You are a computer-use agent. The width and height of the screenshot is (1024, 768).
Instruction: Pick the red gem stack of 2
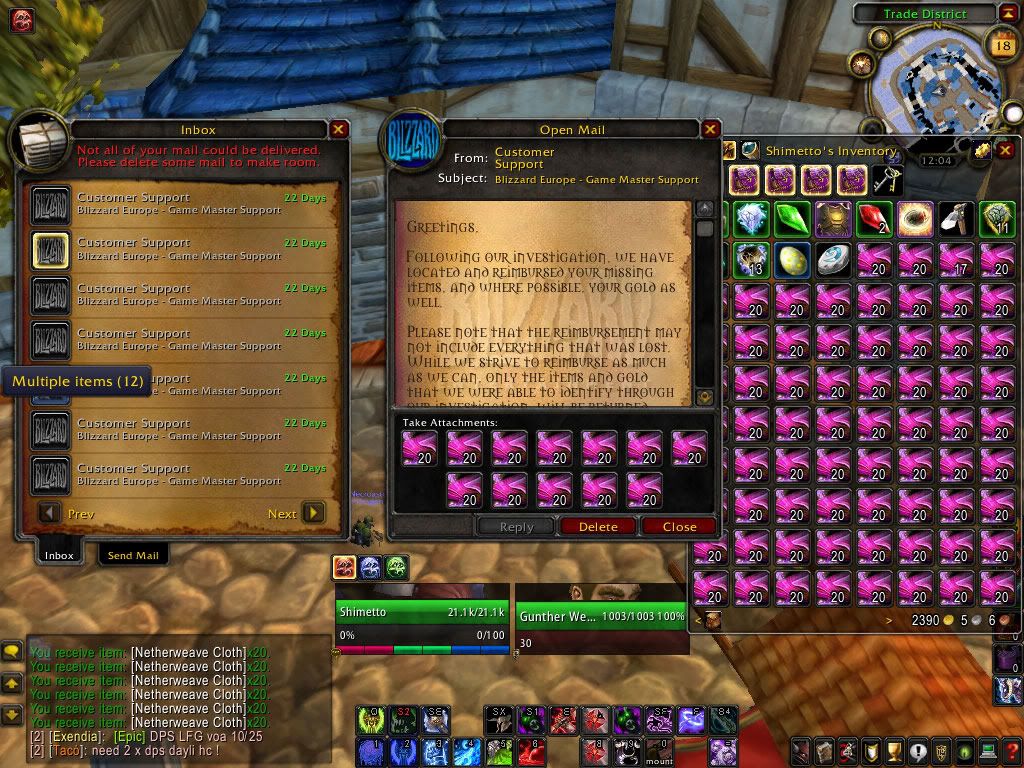click(x=873, y=219)
